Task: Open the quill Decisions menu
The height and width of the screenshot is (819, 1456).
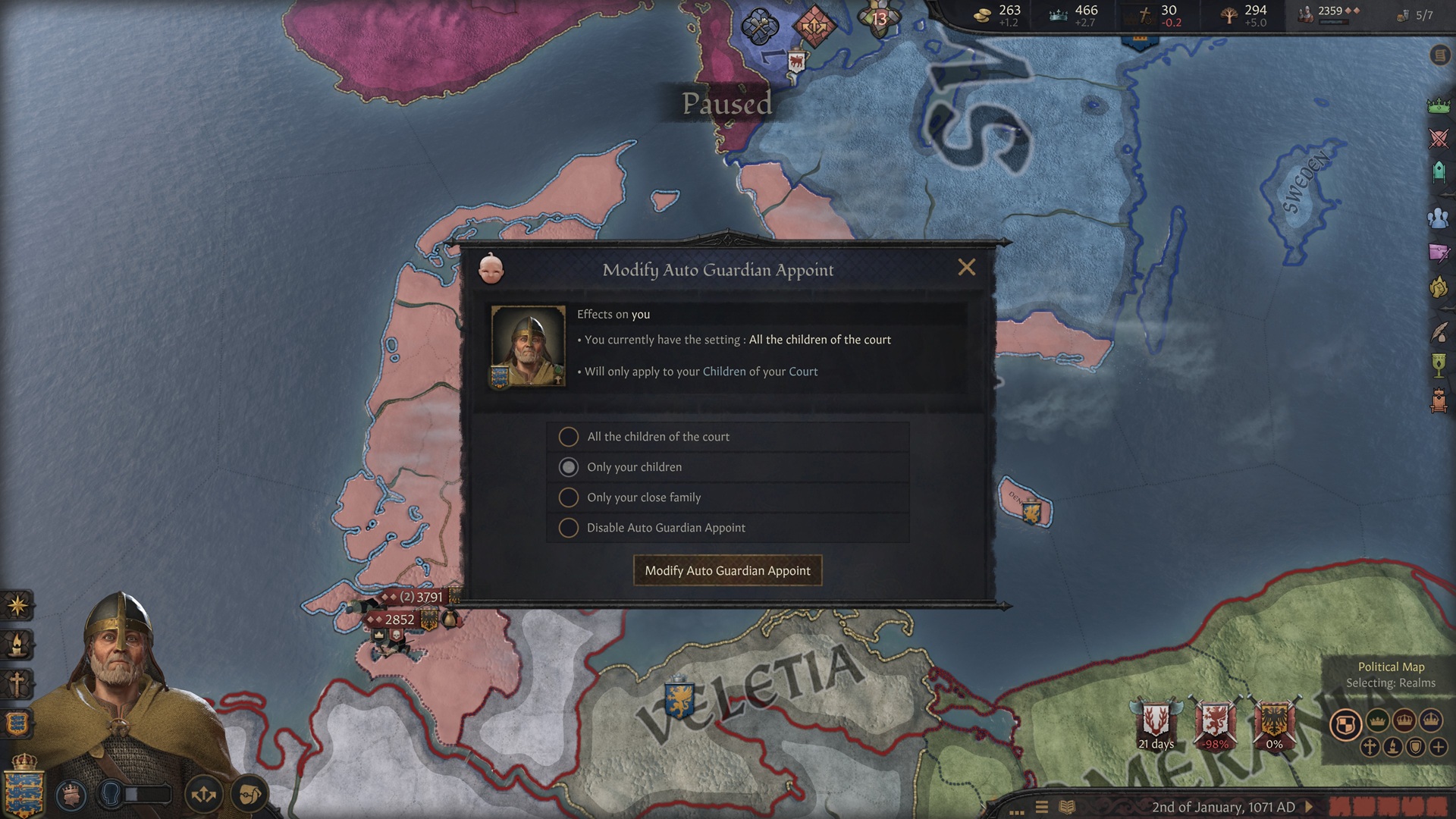Action: click(1439, 331)
